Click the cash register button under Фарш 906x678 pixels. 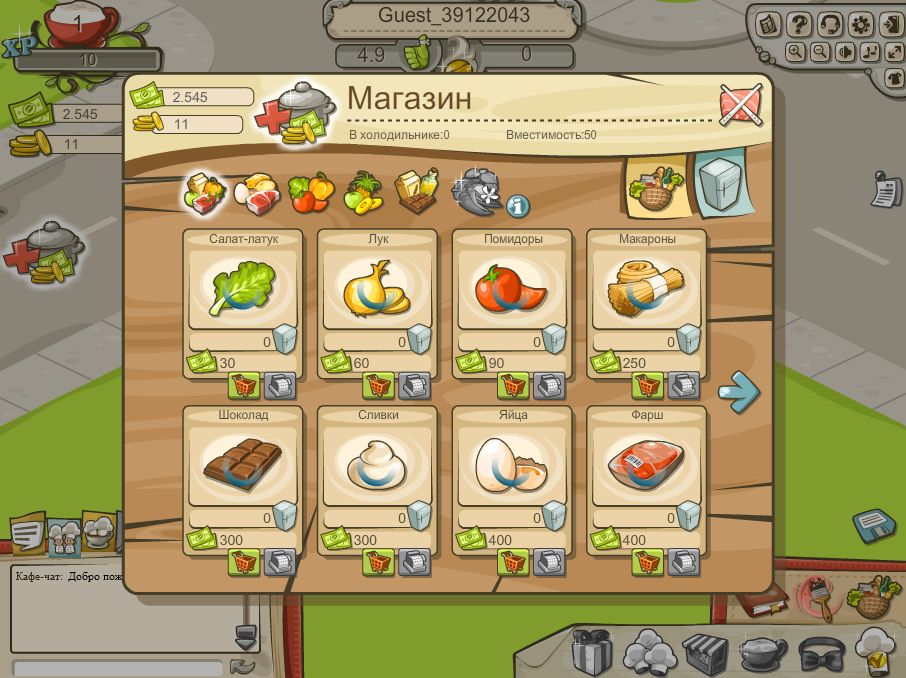tap(683, 562)
